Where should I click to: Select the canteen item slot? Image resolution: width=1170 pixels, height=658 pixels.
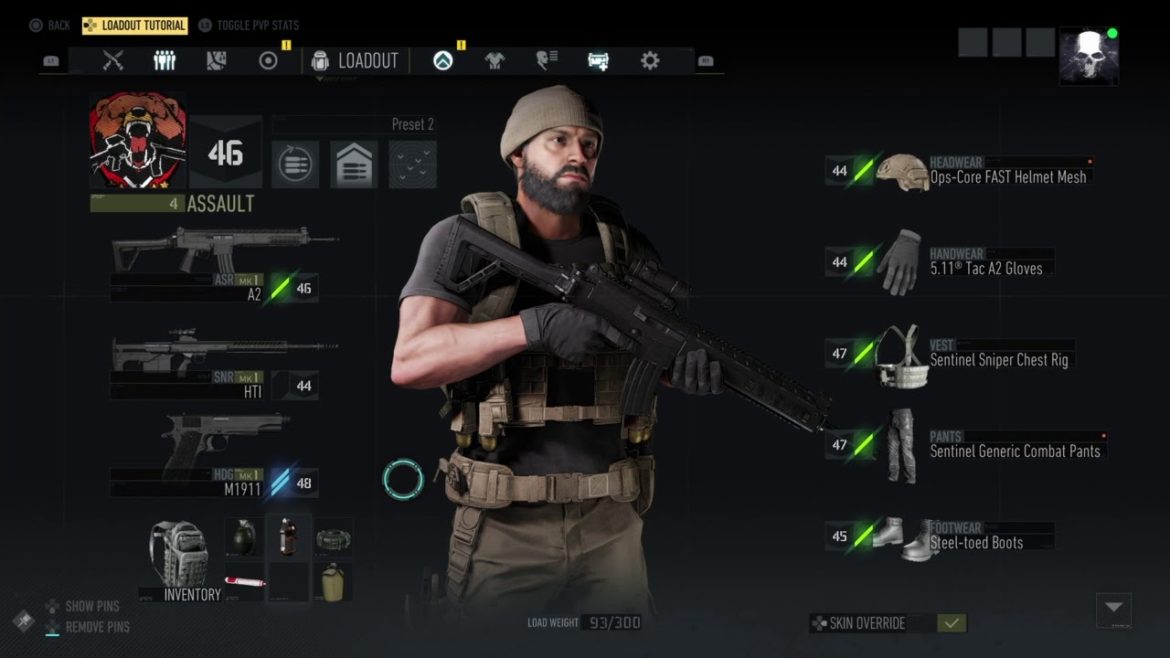tap(332, 581)
